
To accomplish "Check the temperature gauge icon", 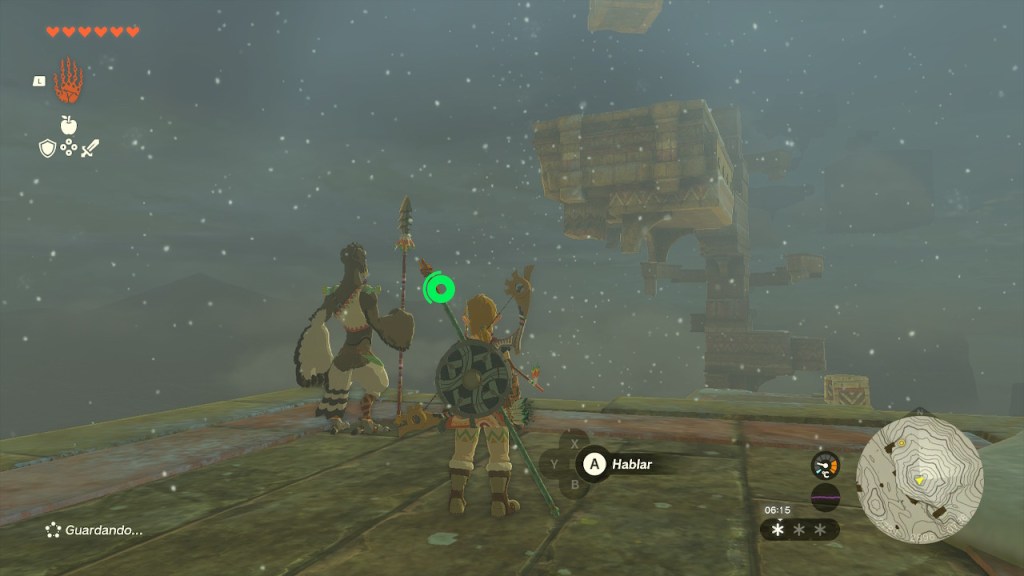I will [825, 465].
